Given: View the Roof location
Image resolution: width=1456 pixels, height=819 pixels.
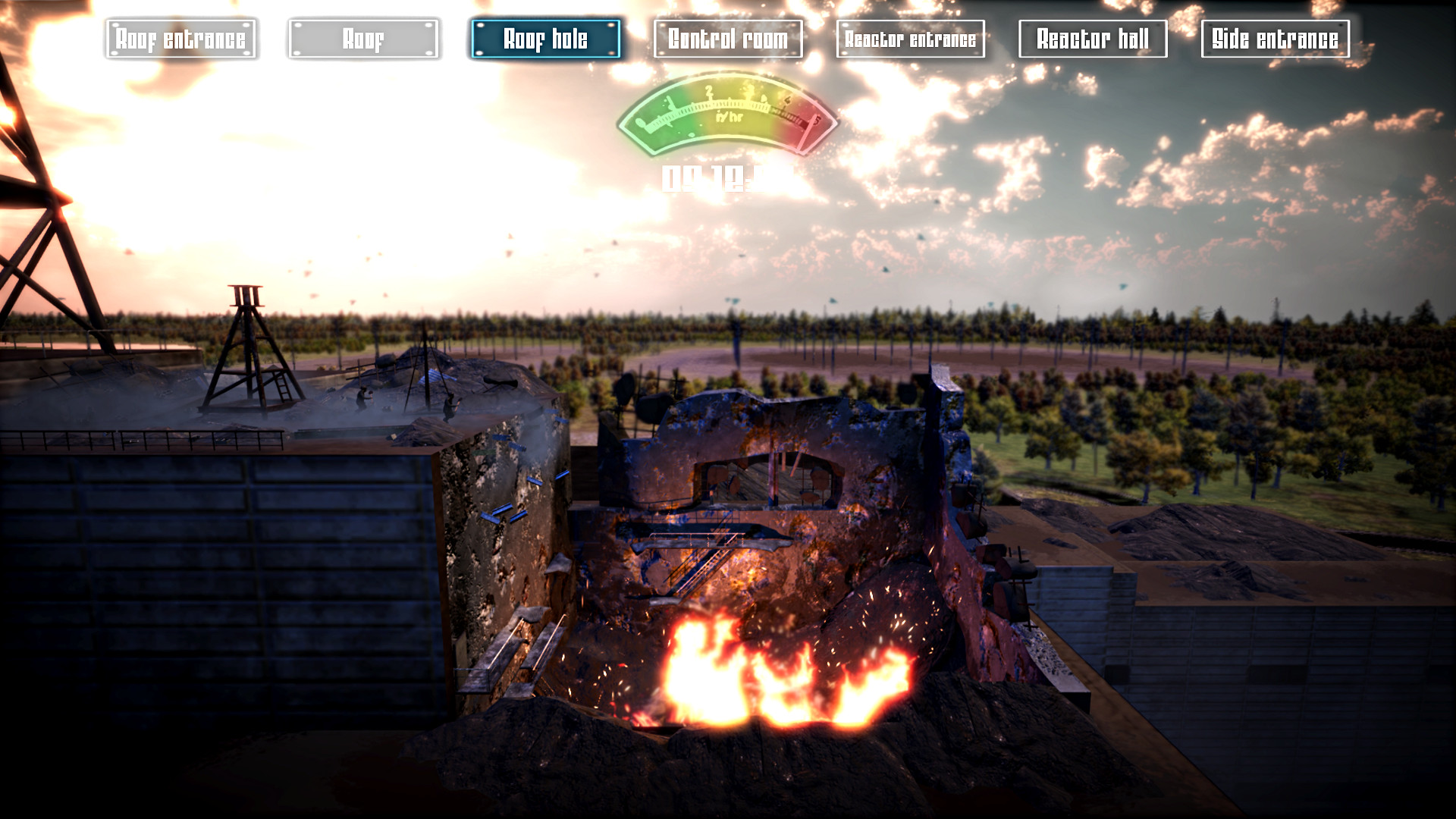Looking at the screenshot, I should pos(364,39).
